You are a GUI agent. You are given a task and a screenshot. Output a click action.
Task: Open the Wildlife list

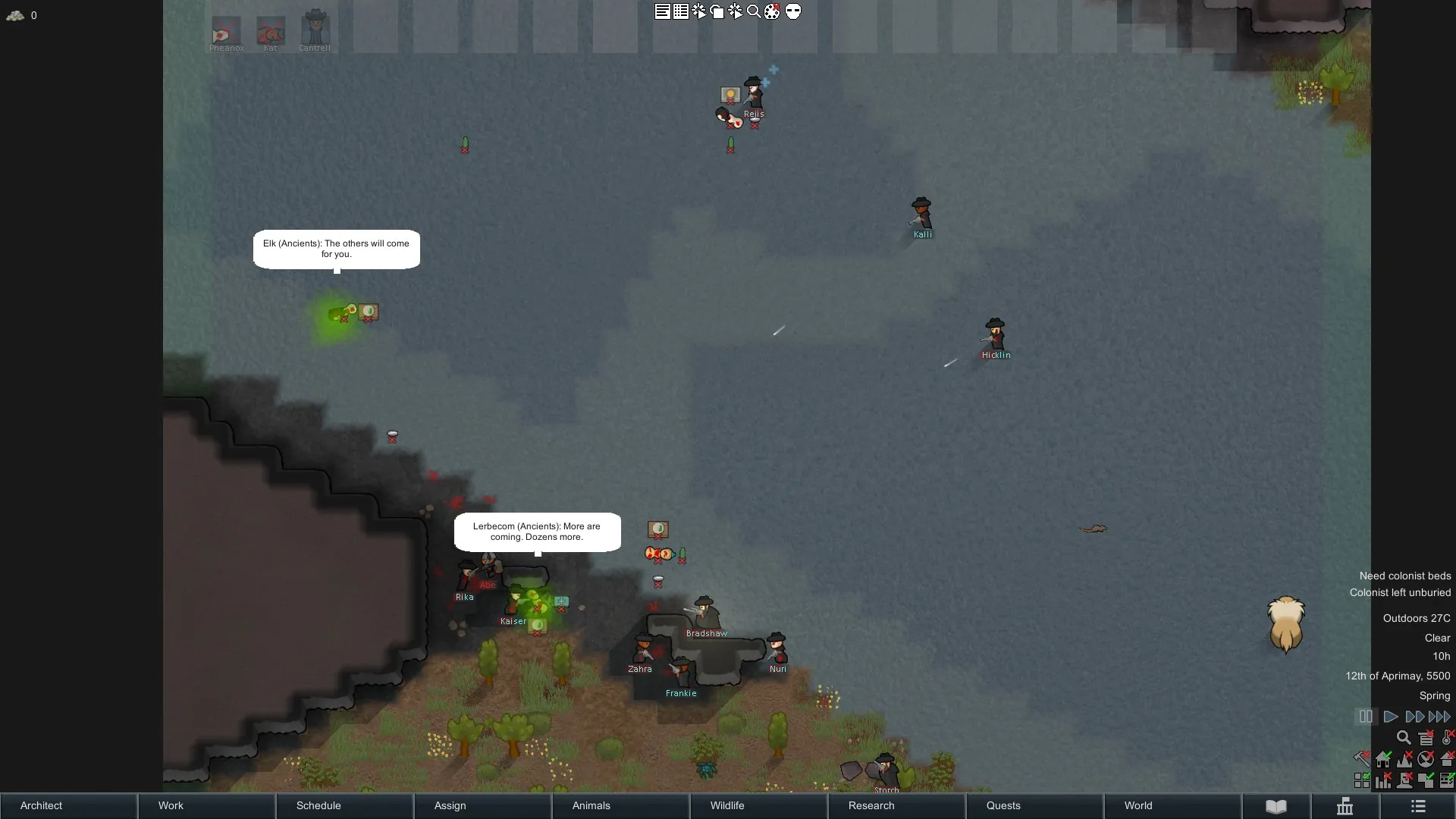758,805
